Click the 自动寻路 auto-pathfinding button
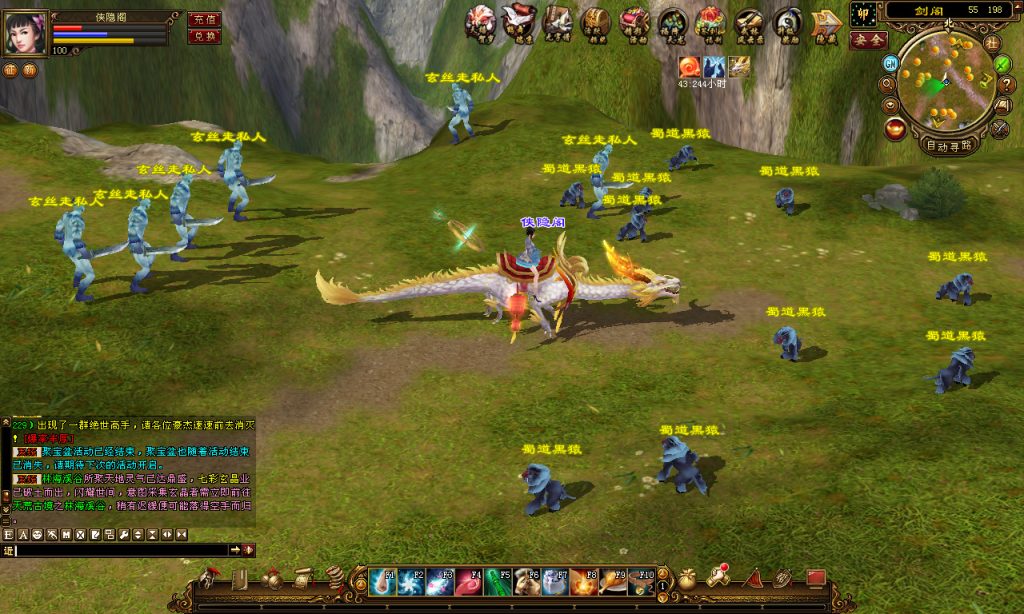This screenshot has height=614, width=1024. coord(948,145)
